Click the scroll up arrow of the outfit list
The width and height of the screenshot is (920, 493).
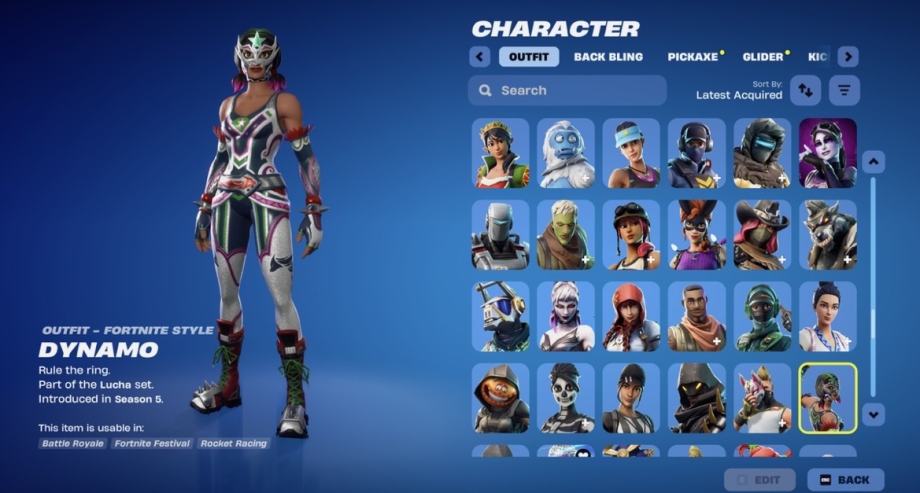(x=873, y=161)
